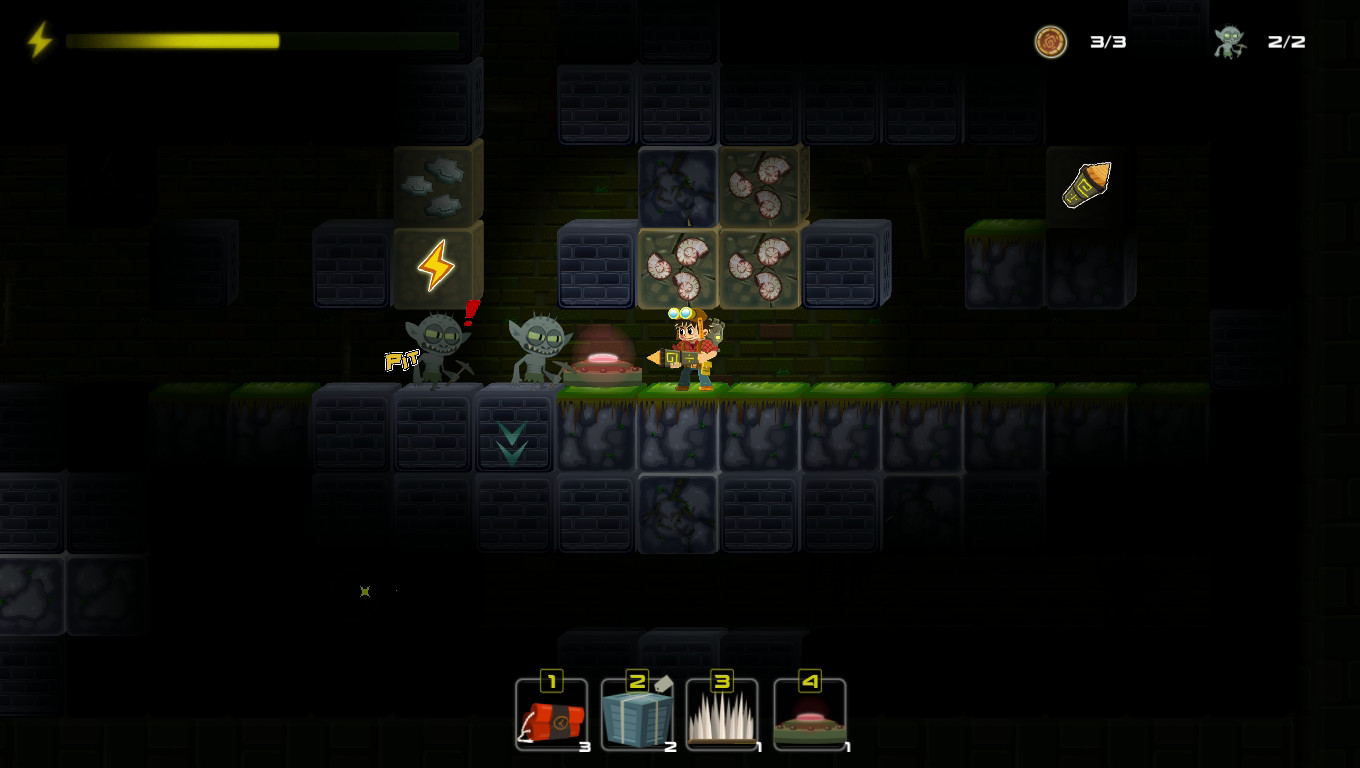
Task: Click a fossil-covered block above the player
Action: tap(678, 265)
